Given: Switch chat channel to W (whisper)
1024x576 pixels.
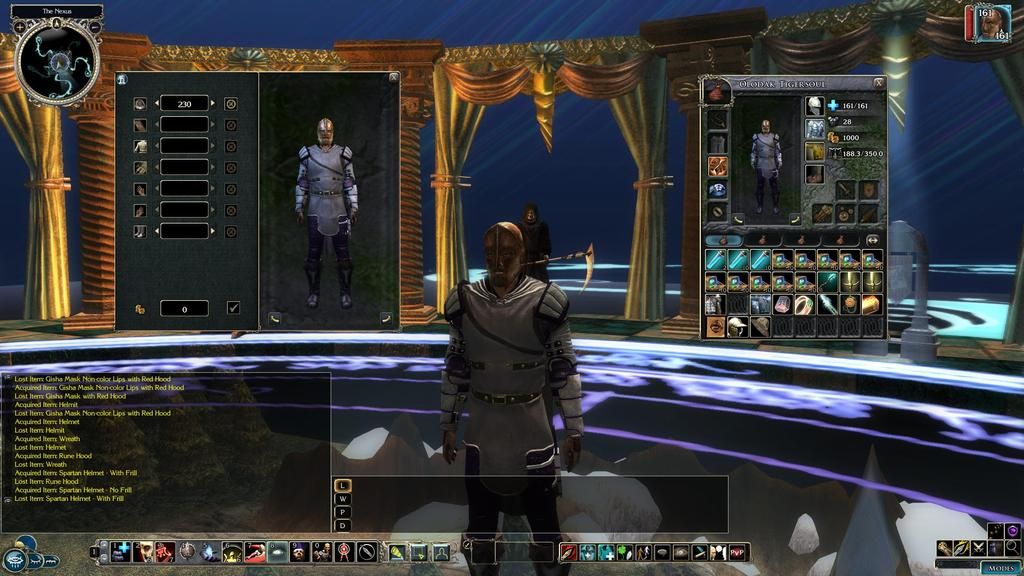Looking at the screenshot, I should pos(343,498).
